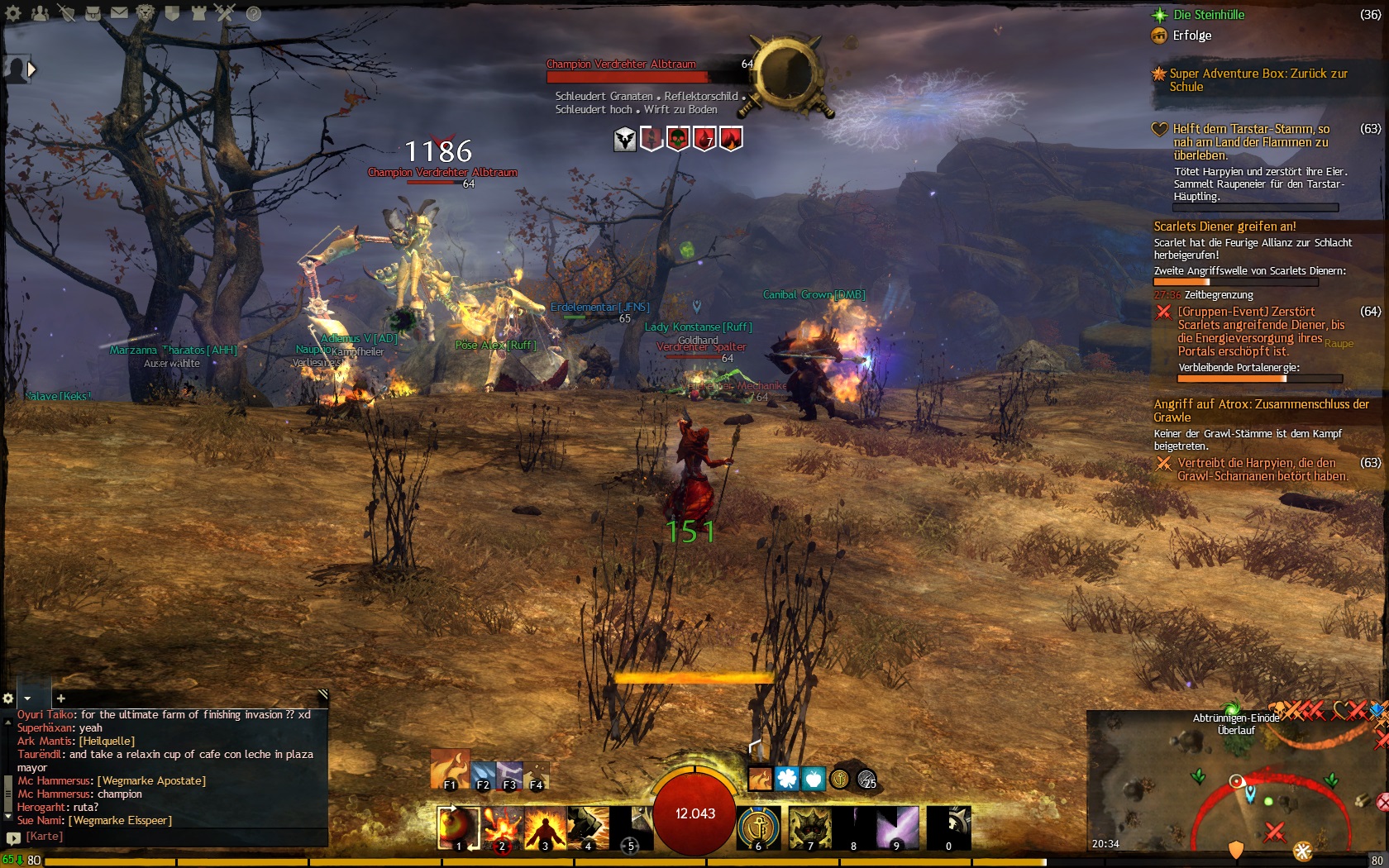Activate the elite skill in slot 0
Viewport: 1389px width, 868px height.
click(x=948, y=827)
